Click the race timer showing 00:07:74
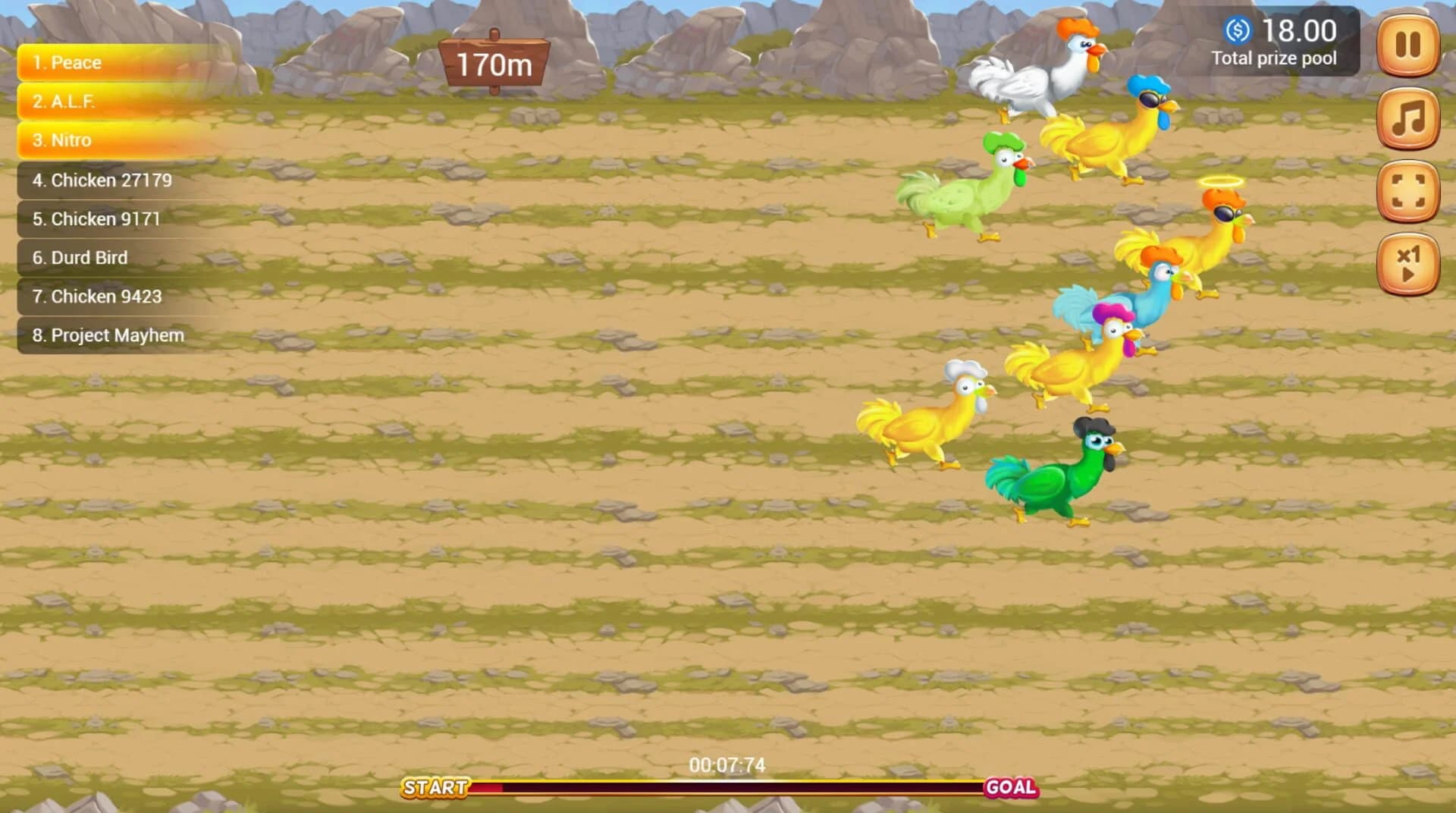Image resolution: width=1456 pixels, height=813 pixels. point(728,765)
